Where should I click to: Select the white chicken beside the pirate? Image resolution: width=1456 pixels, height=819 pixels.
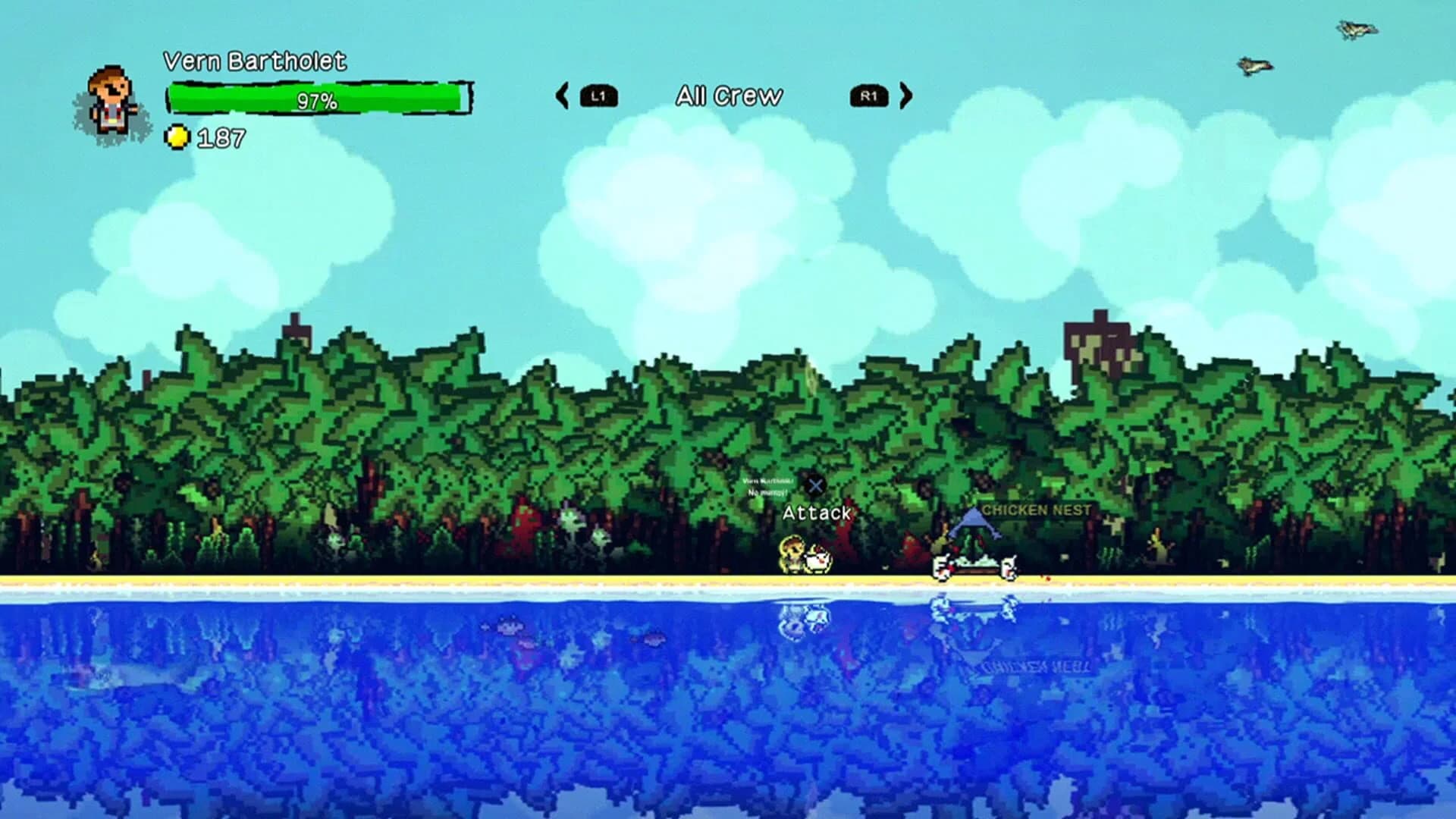pos(817,563)
